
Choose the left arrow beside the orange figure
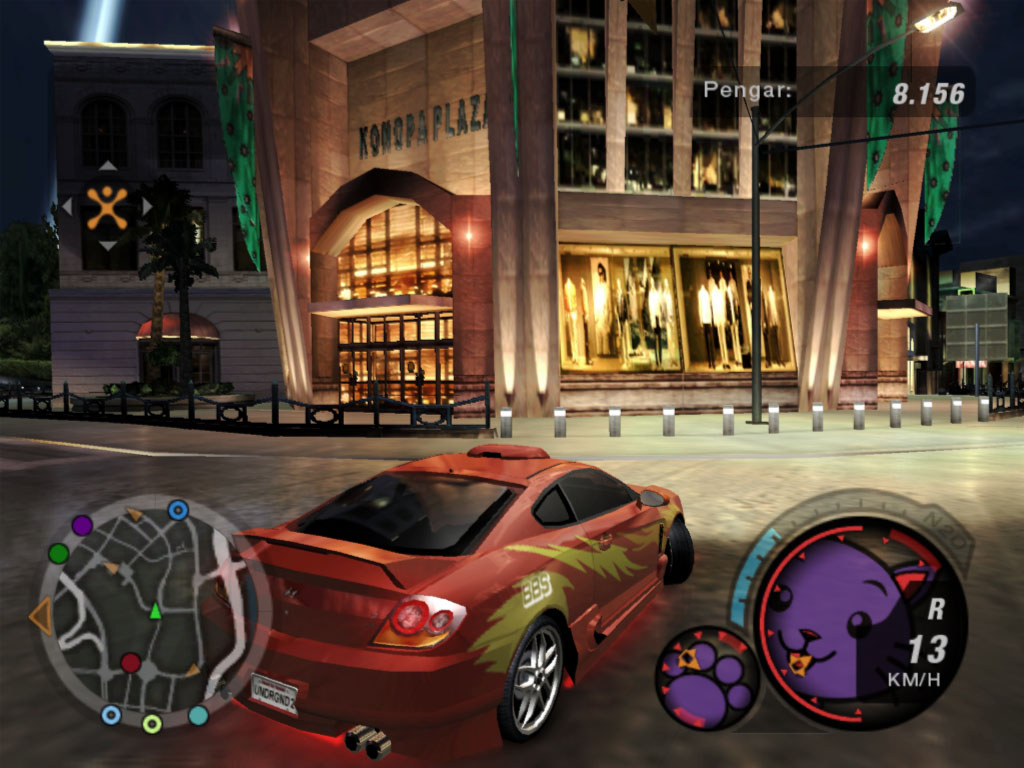click(x=66, y=206)
